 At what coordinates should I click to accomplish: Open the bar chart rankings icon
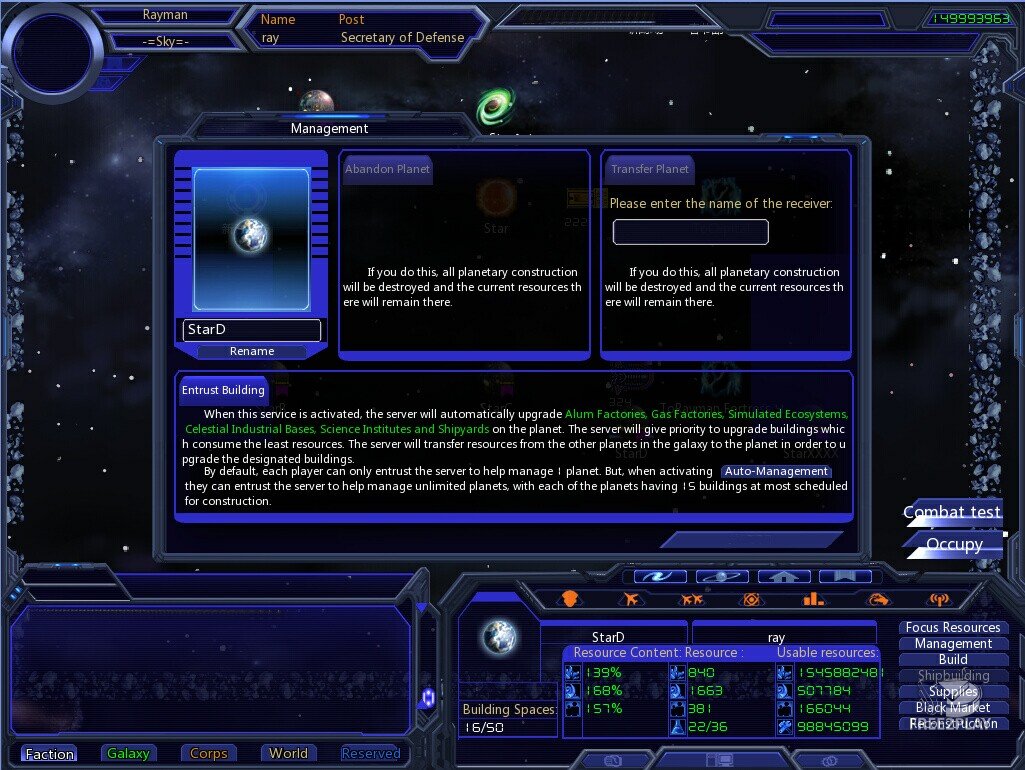[x=812, y=600]
